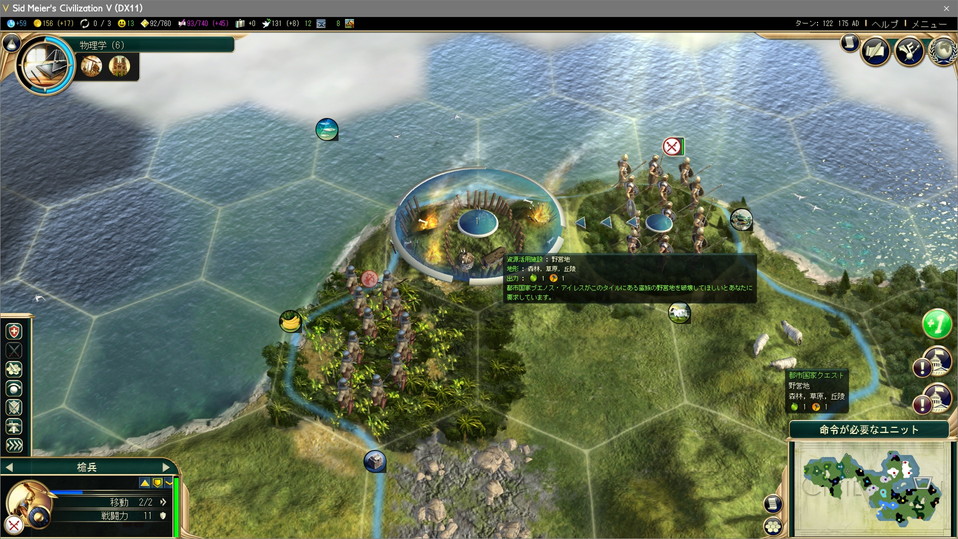Close the Civilization V window
958x539 pixels.
(946, 8)
